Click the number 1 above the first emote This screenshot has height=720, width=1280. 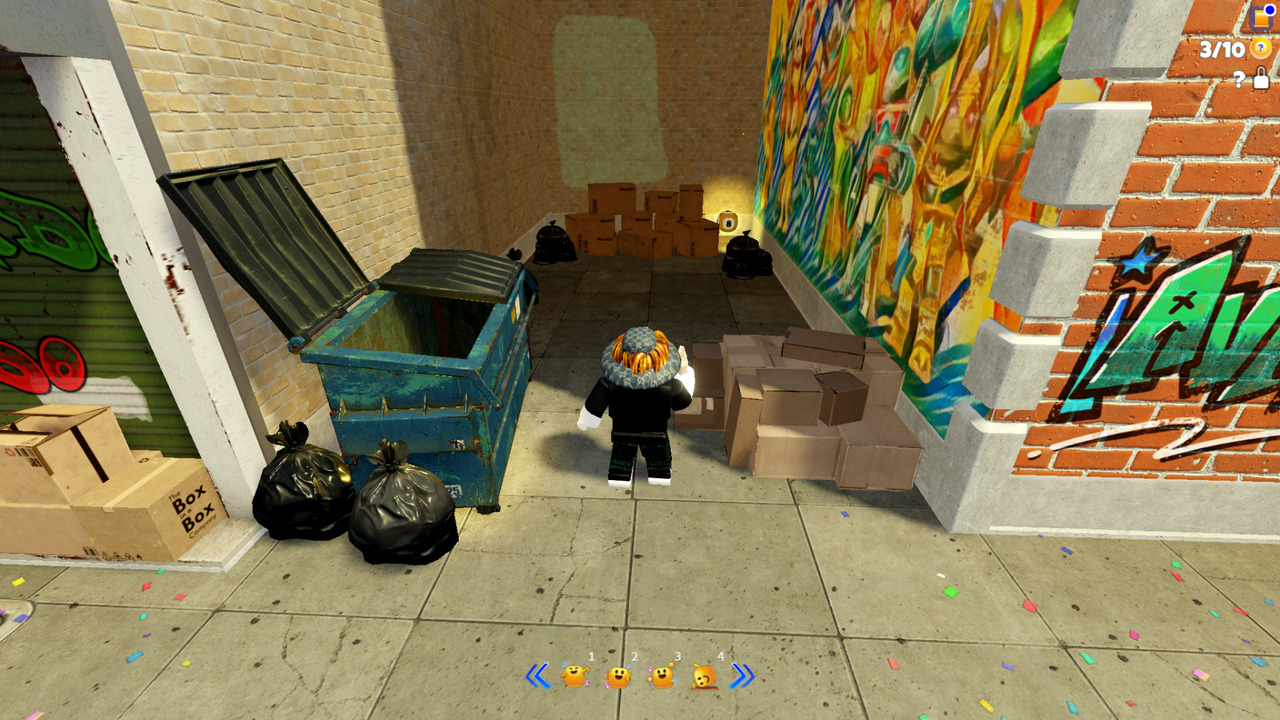coord(590,656)
